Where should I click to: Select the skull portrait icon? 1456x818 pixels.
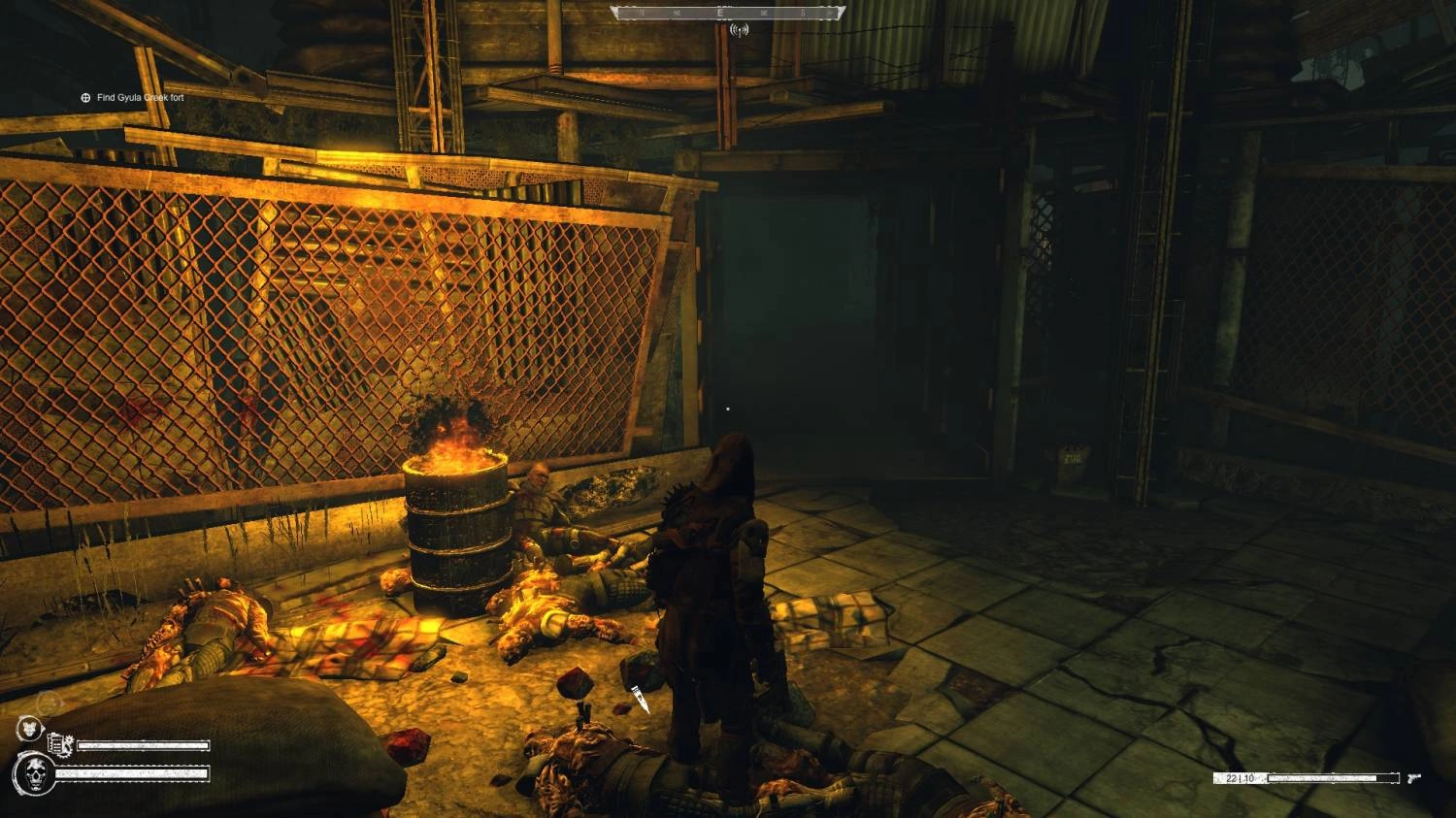34,774
